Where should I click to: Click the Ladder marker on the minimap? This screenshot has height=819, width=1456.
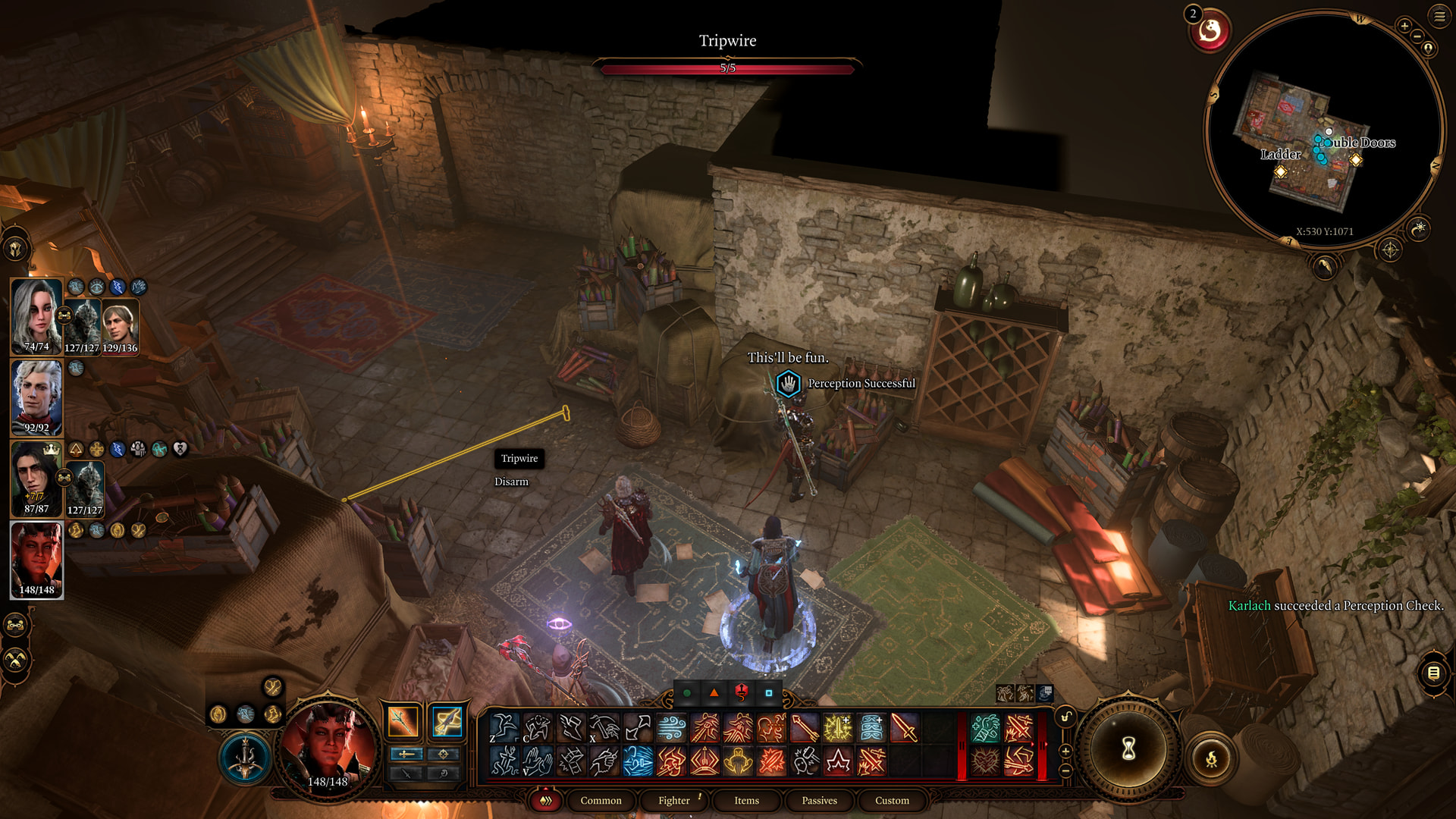pos(1281,171)
